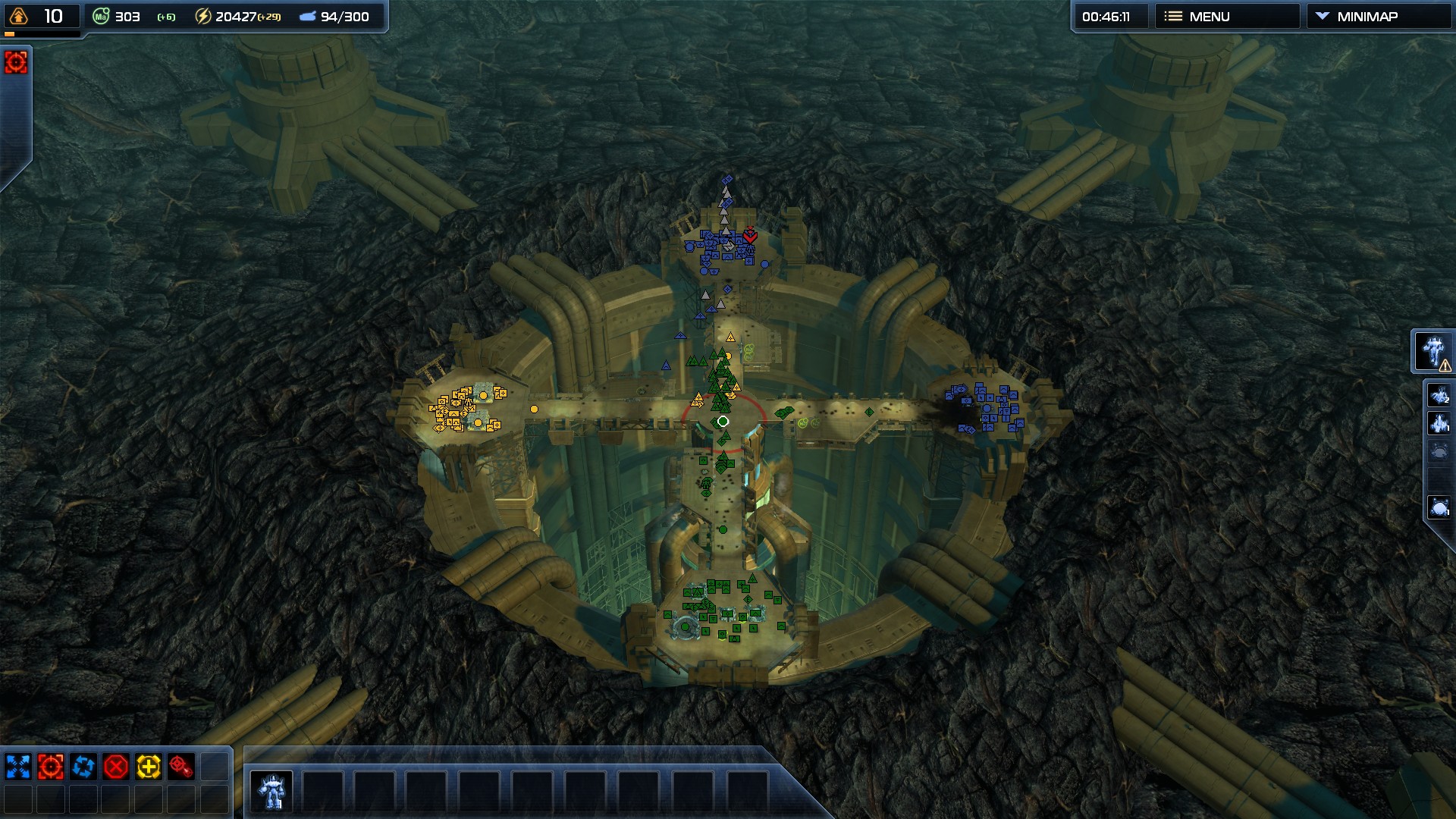This screenshot has height=819, width=1456.
Task: Issue the red octagon stop command
Action: (x=116, y=767)
